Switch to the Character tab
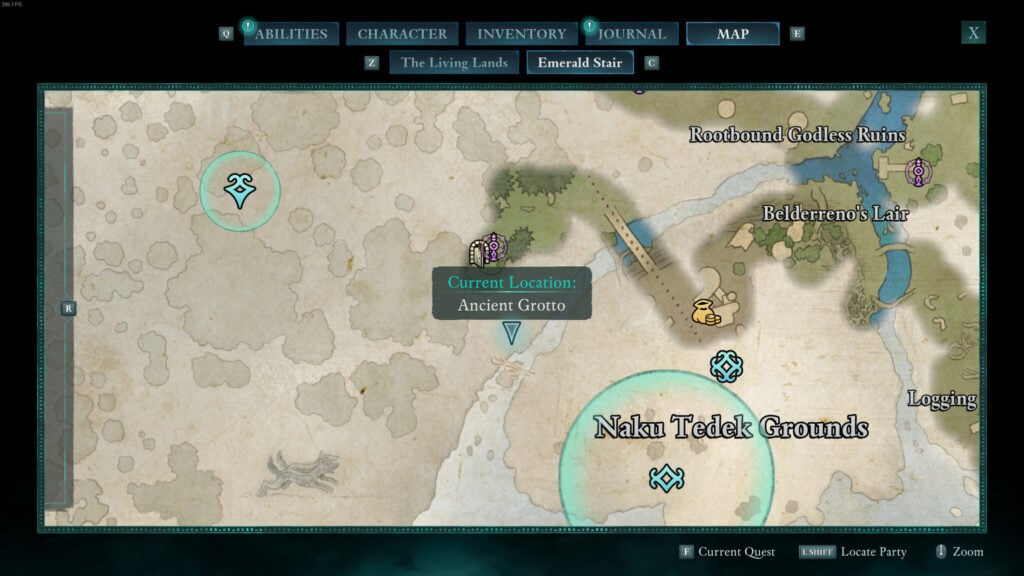 point(402,34)
